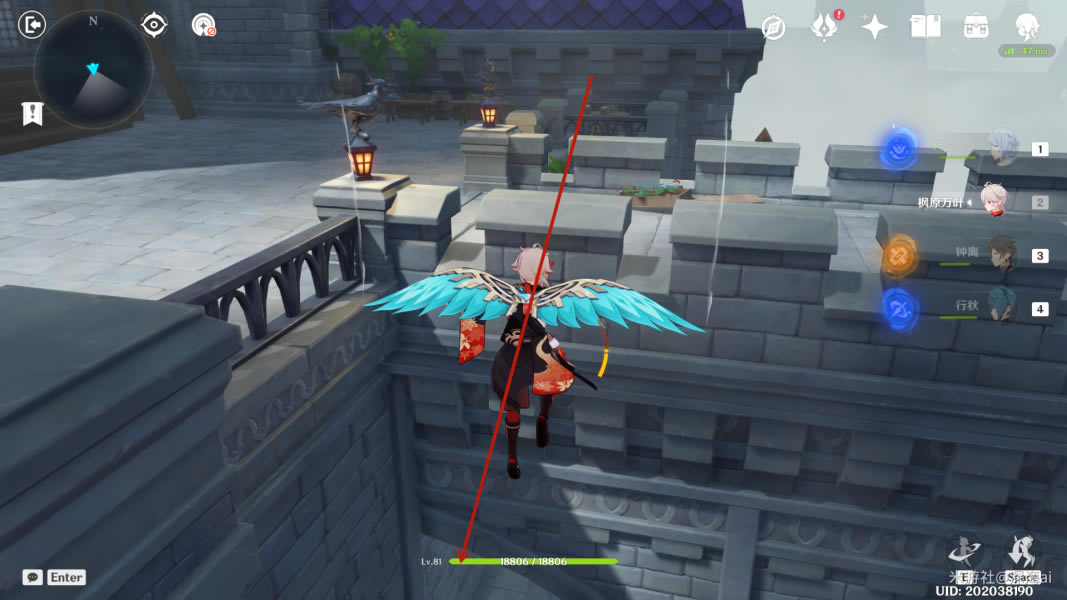Image resolution: width=1067 pixels, height=600 pixels.
Task: Open the Paimon menu portrait
Action: 1026,27
